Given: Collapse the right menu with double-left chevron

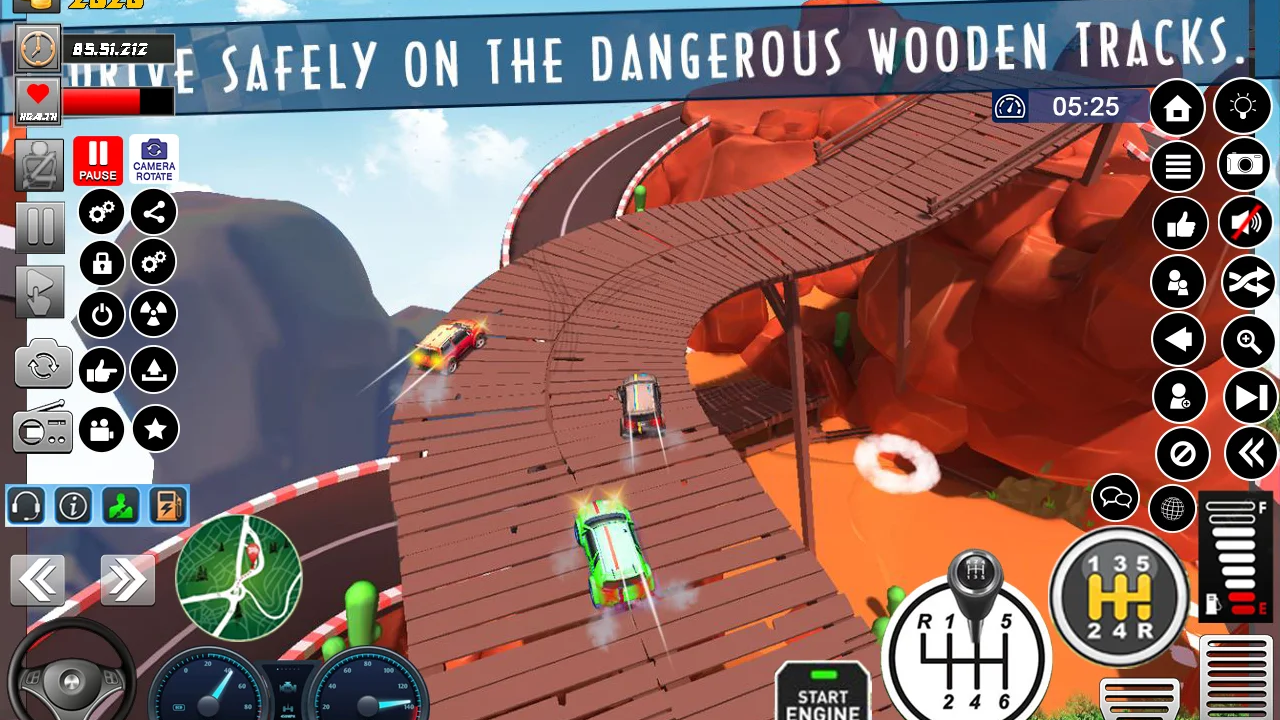Looking at the screenshot, I should pos(1252,454).
